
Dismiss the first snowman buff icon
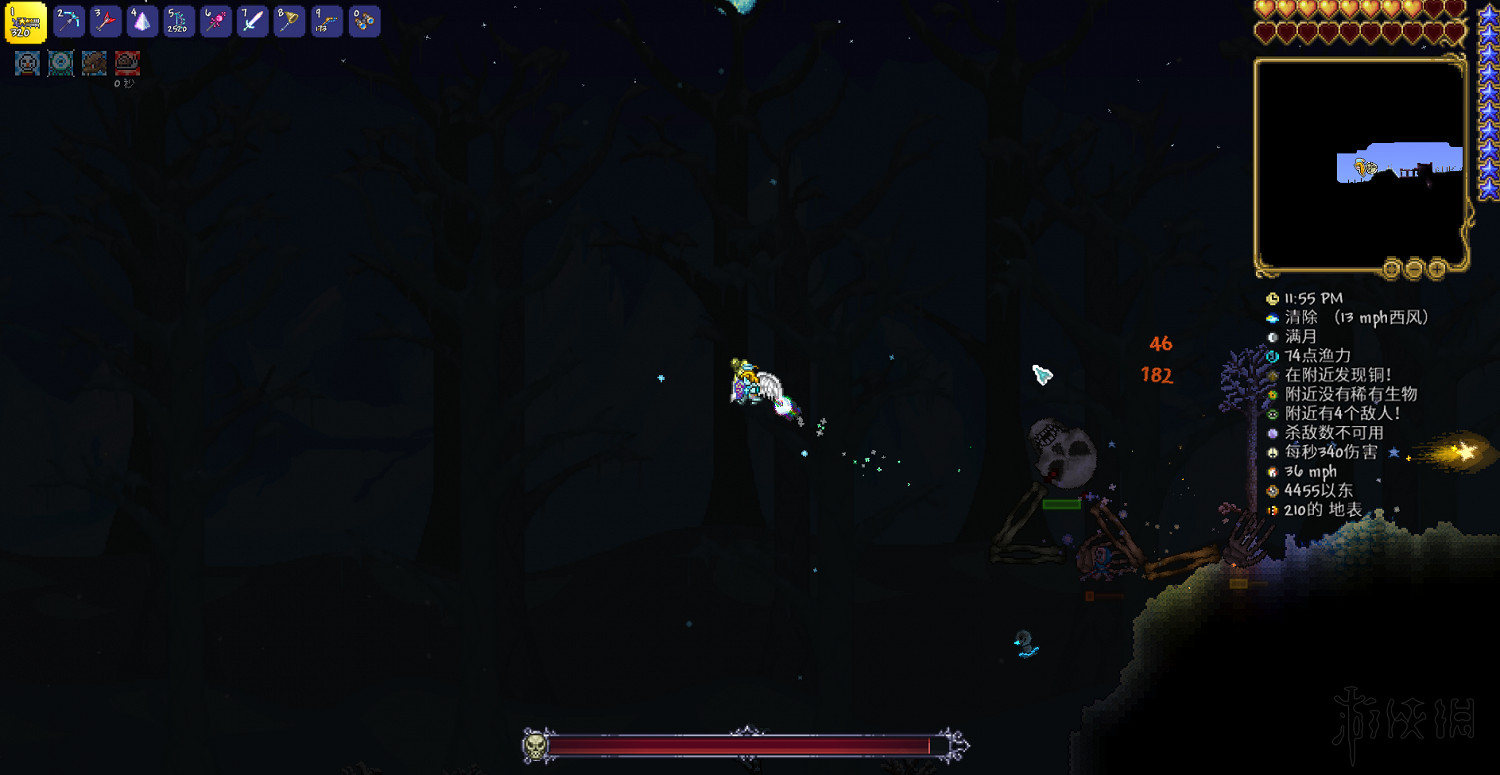[26, 63]
